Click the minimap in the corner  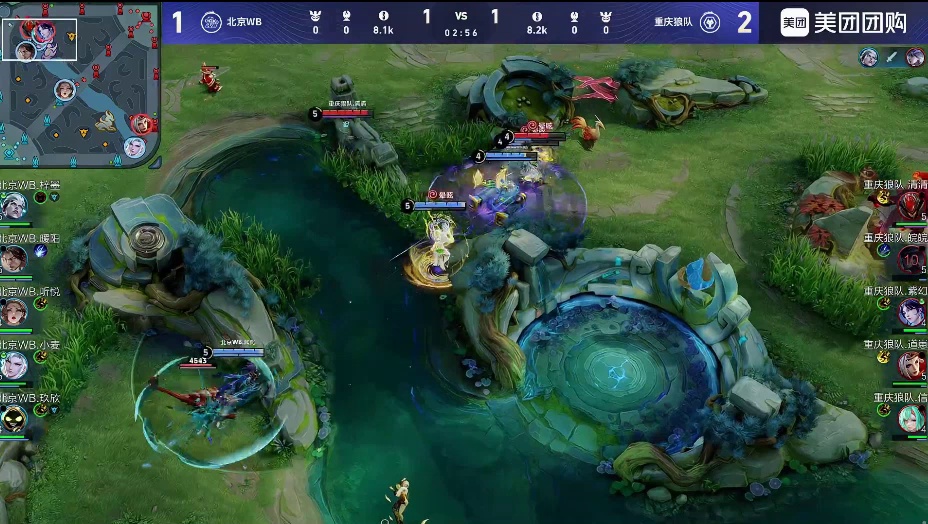point(80,84)
